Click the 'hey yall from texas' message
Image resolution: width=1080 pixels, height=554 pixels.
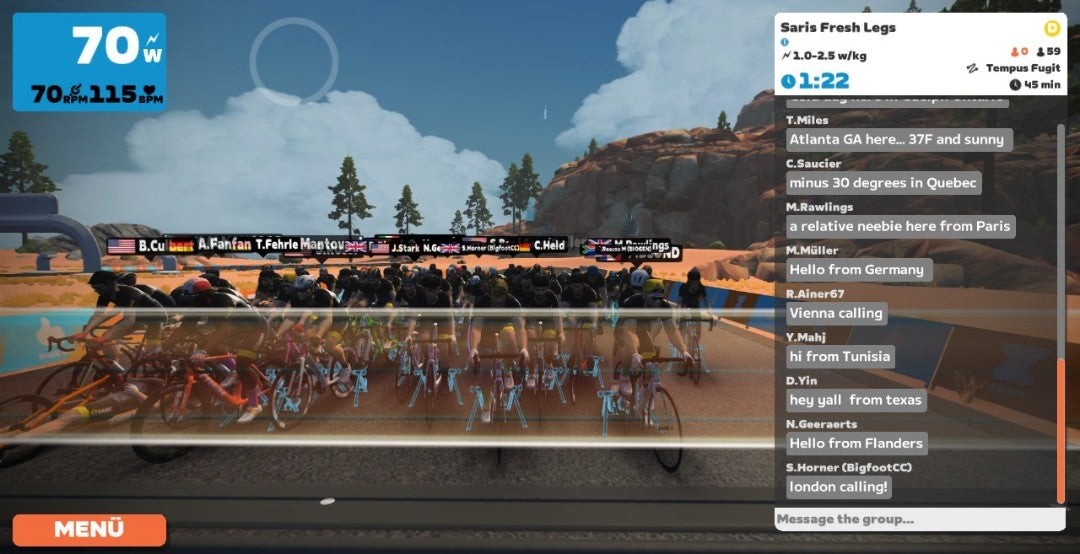856,400
